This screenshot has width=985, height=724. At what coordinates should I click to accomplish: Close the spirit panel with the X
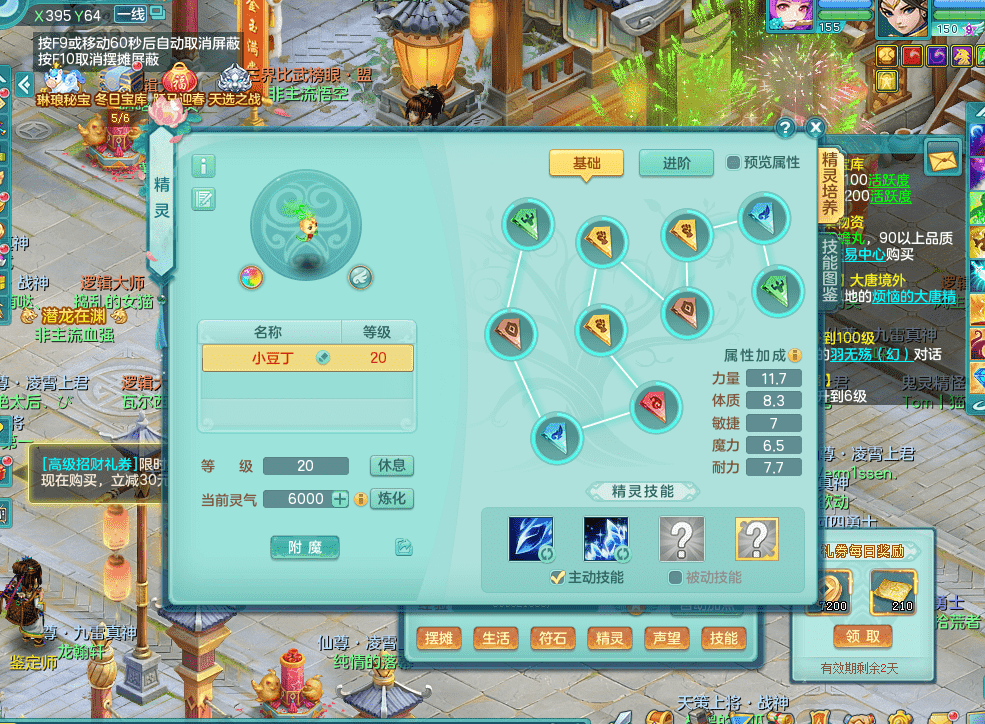(815, 128)
